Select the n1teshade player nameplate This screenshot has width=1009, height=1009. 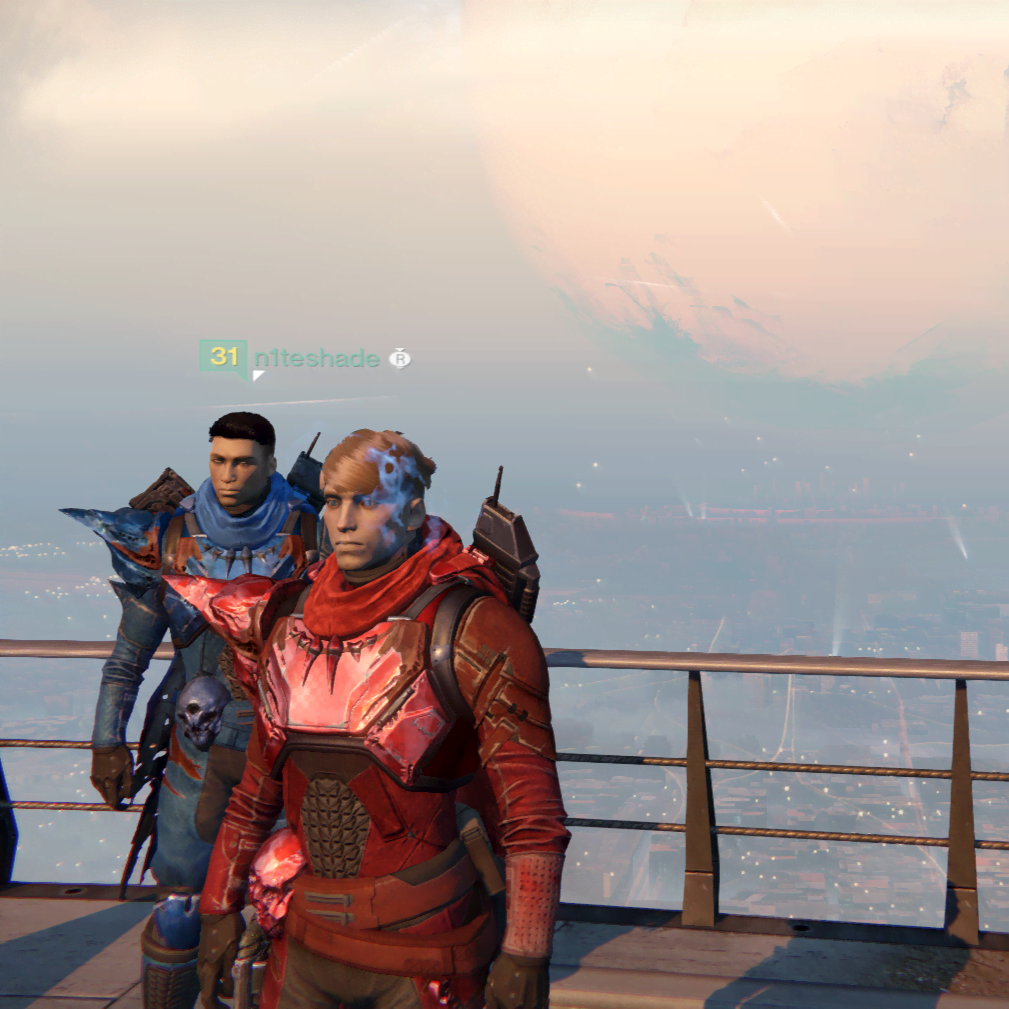click(x=314, y=358)
